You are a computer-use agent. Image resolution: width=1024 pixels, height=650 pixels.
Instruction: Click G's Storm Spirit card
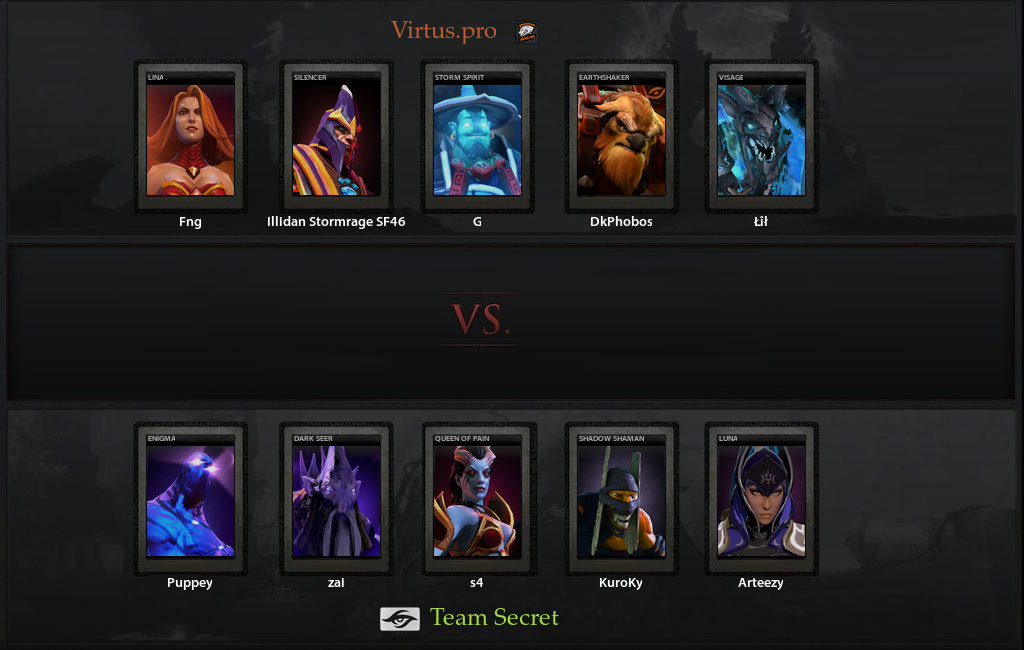477,138
